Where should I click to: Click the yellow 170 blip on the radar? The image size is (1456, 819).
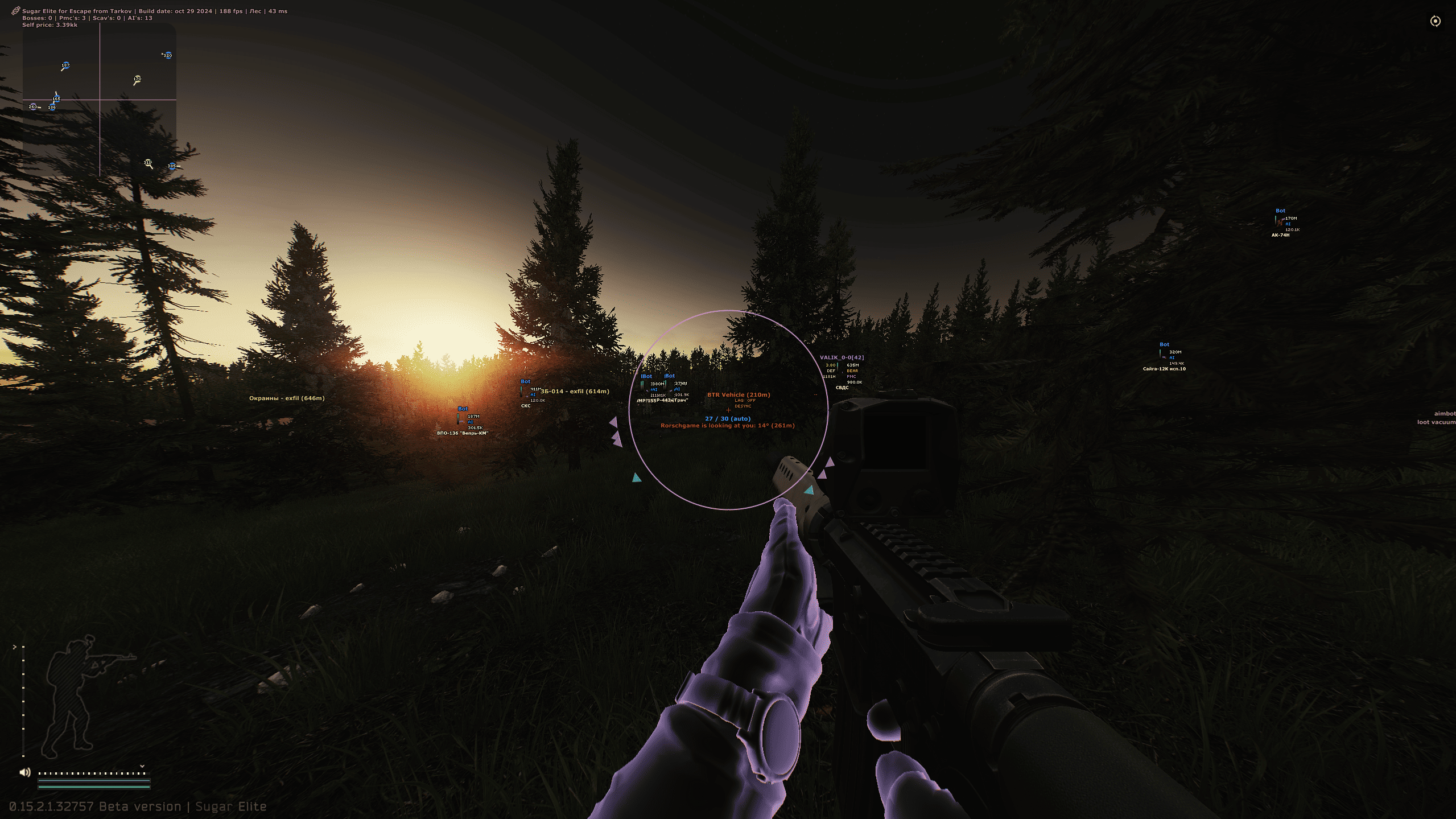pyautogui.click(x=137, y=78)
